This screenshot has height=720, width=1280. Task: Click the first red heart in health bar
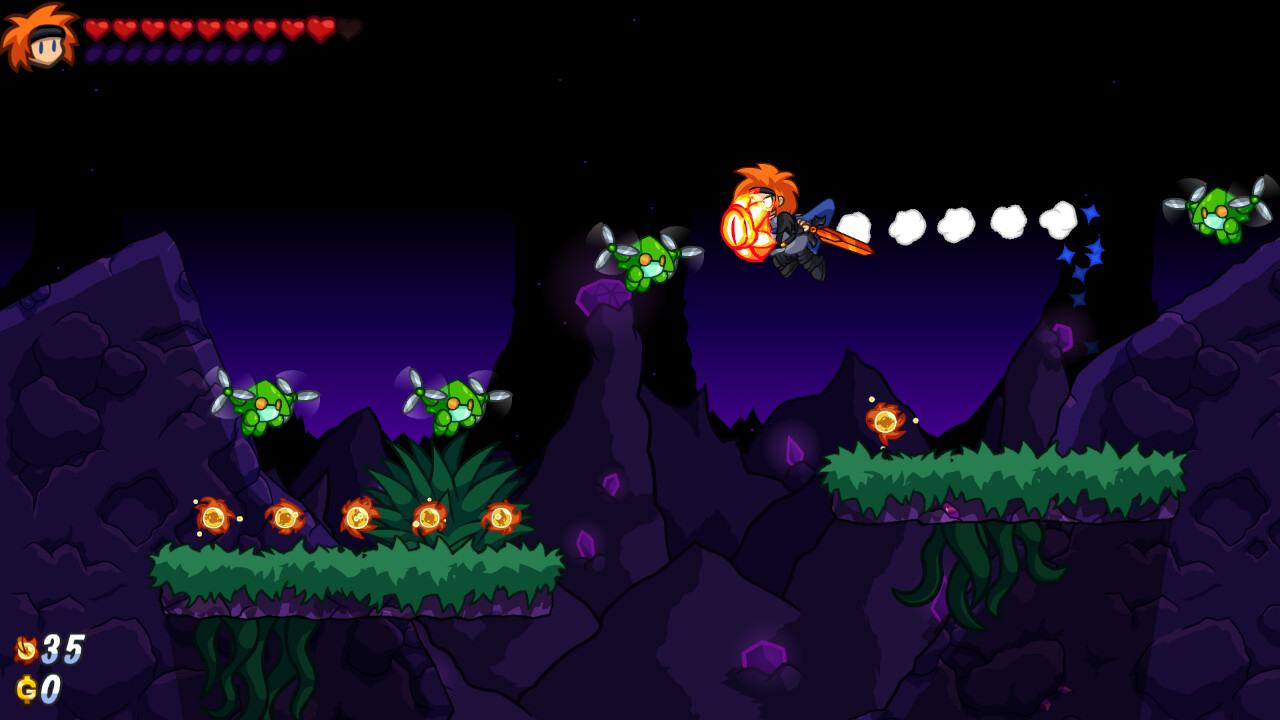point(96,30)
